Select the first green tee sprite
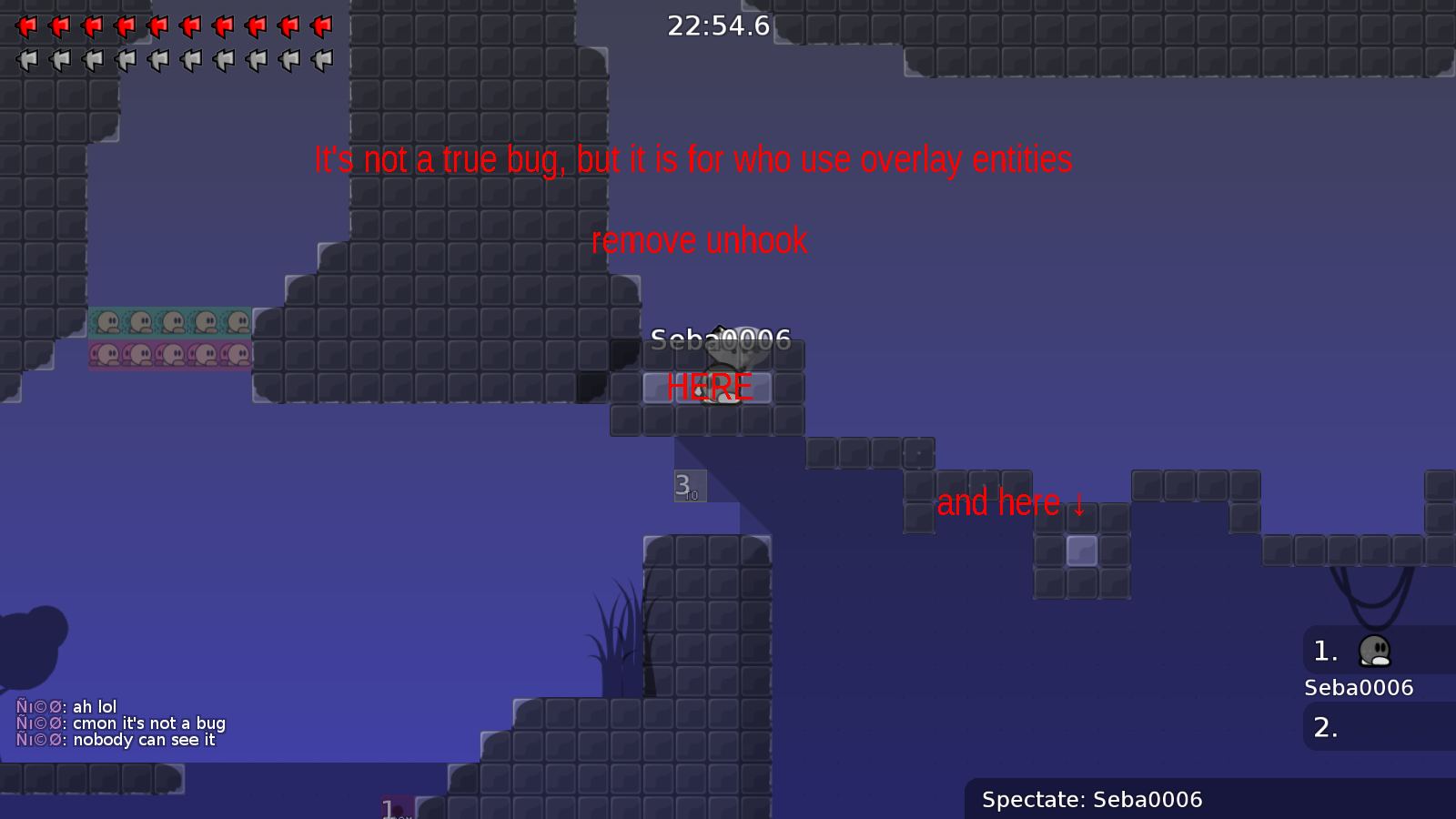The image size is (1456, 819). coord(109,323)
